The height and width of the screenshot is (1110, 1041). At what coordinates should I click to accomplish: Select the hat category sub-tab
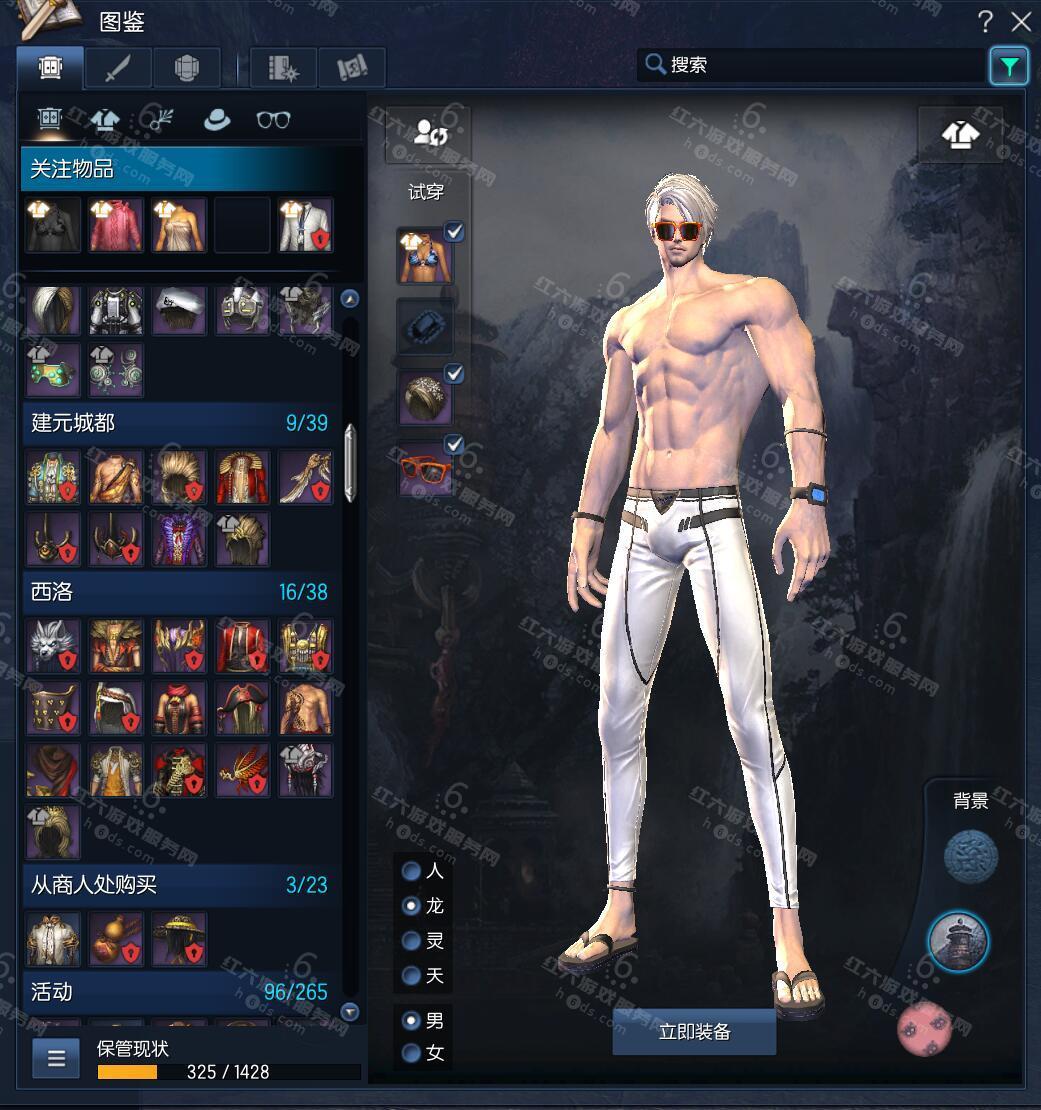click(x=216, y=120)
